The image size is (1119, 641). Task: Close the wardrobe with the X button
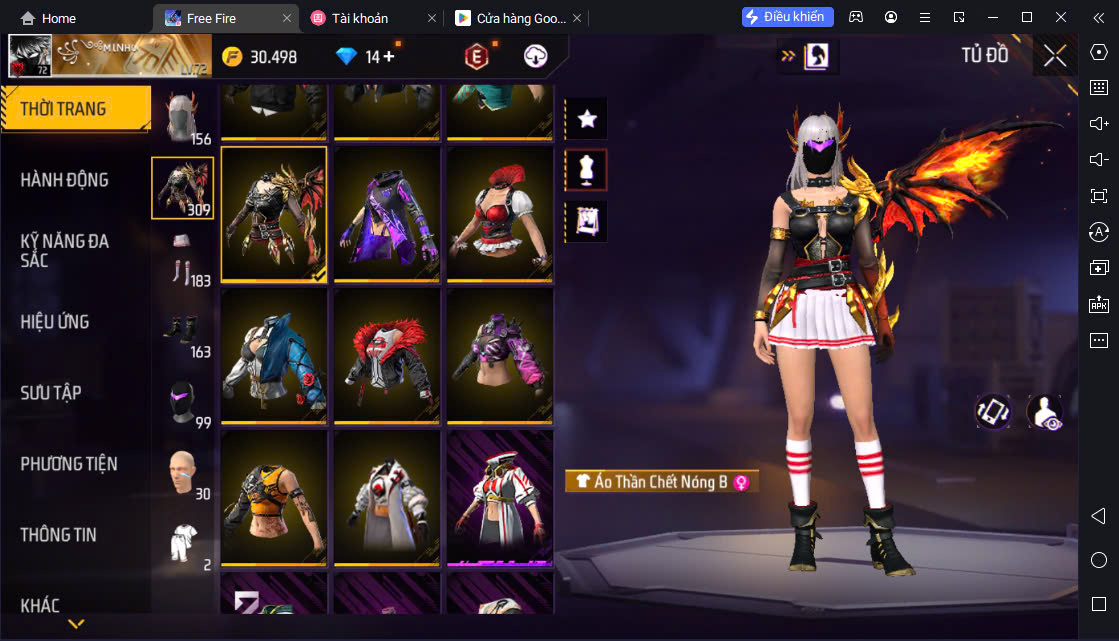[x=1055, y=56]
